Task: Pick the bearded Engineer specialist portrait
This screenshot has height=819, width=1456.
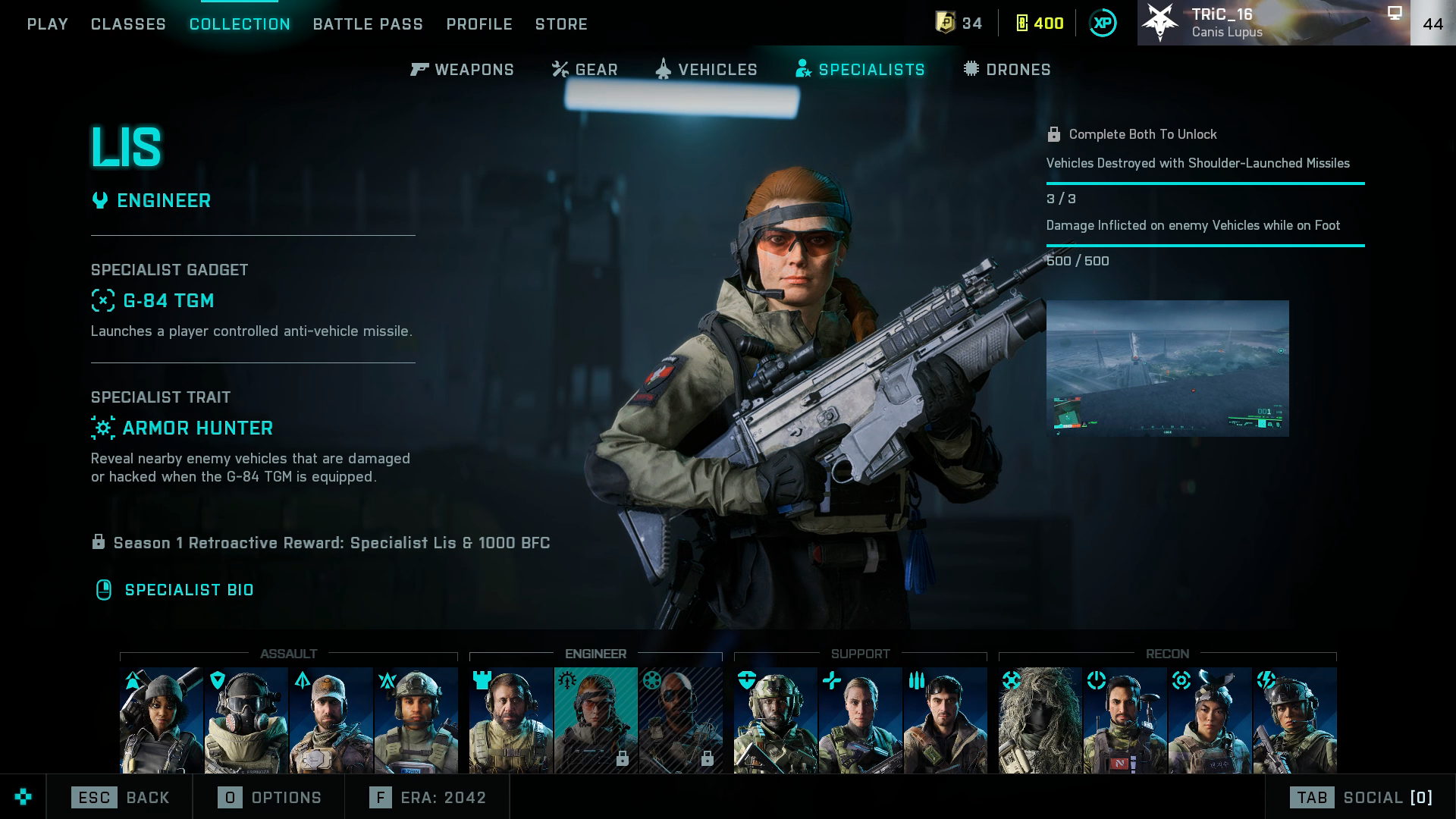Action: click(x=510, y=720)
